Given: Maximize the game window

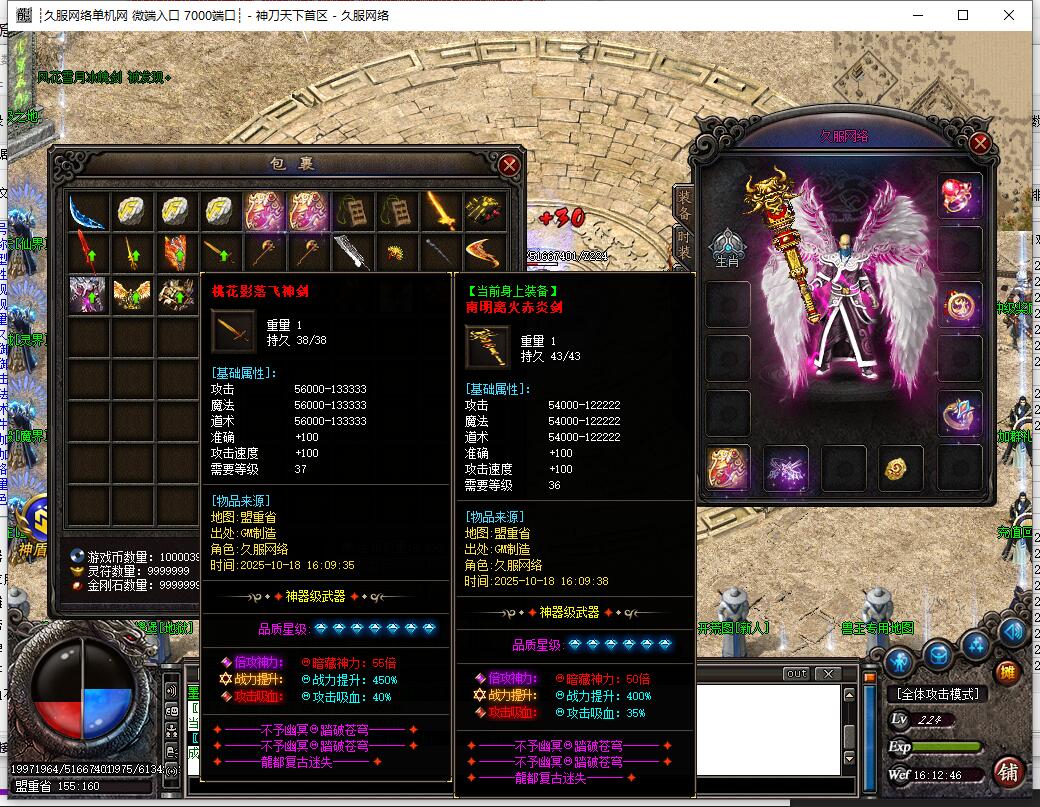Looking at the screenshot, I should point(963,15).
